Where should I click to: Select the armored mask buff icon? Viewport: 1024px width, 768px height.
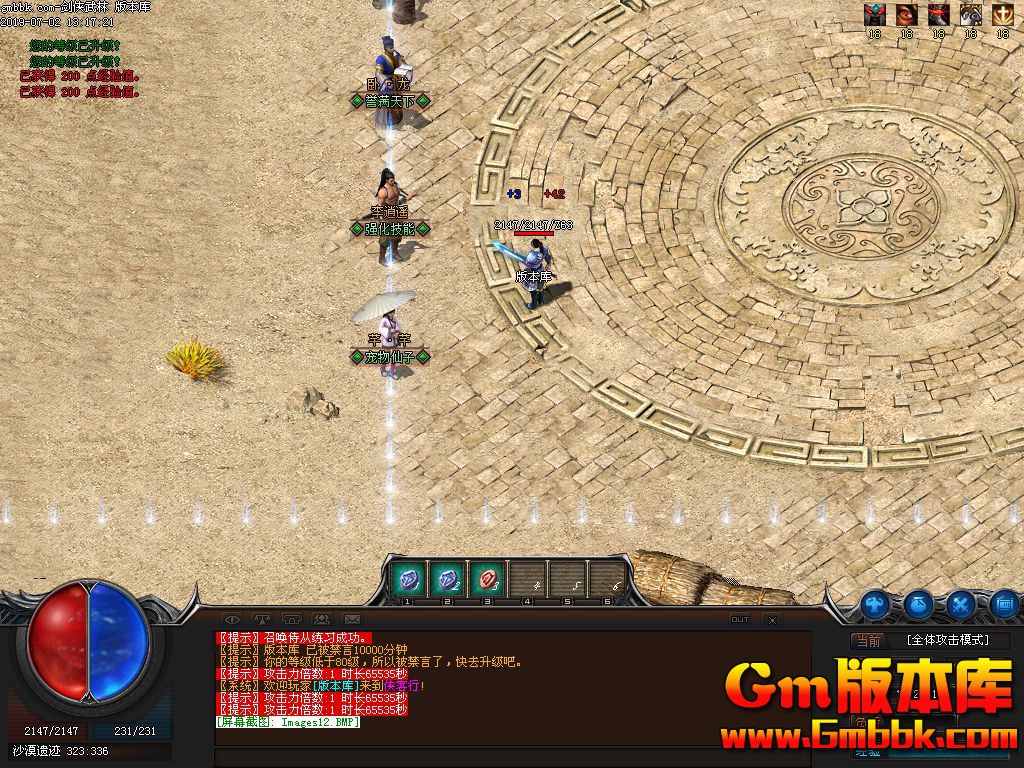click(875, 15)
